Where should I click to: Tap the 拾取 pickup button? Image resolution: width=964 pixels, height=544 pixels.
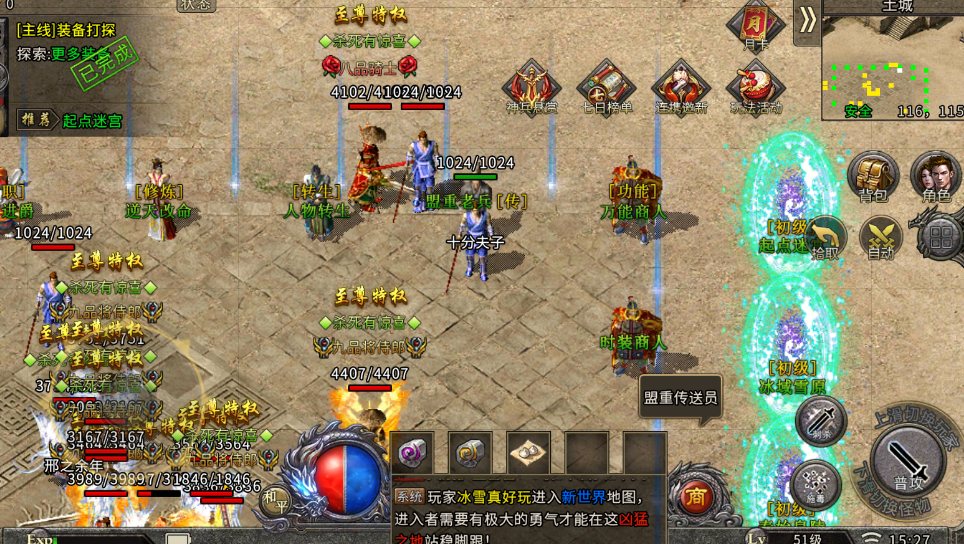tap(825, 240)
